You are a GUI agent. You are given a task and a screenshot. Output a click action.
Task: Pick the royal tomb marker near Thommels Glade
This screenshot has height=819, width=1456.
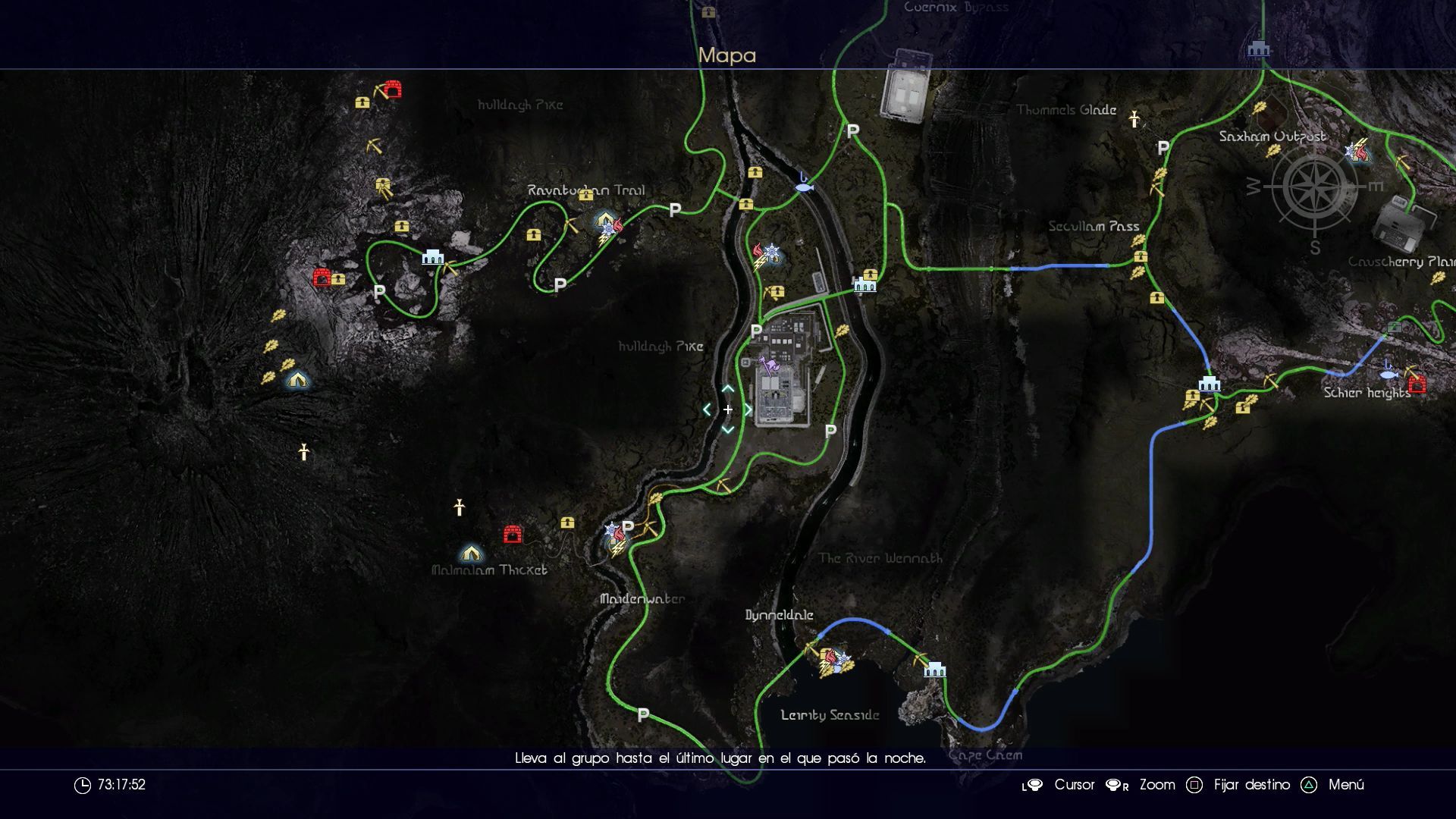click(x=1134, y=119)
